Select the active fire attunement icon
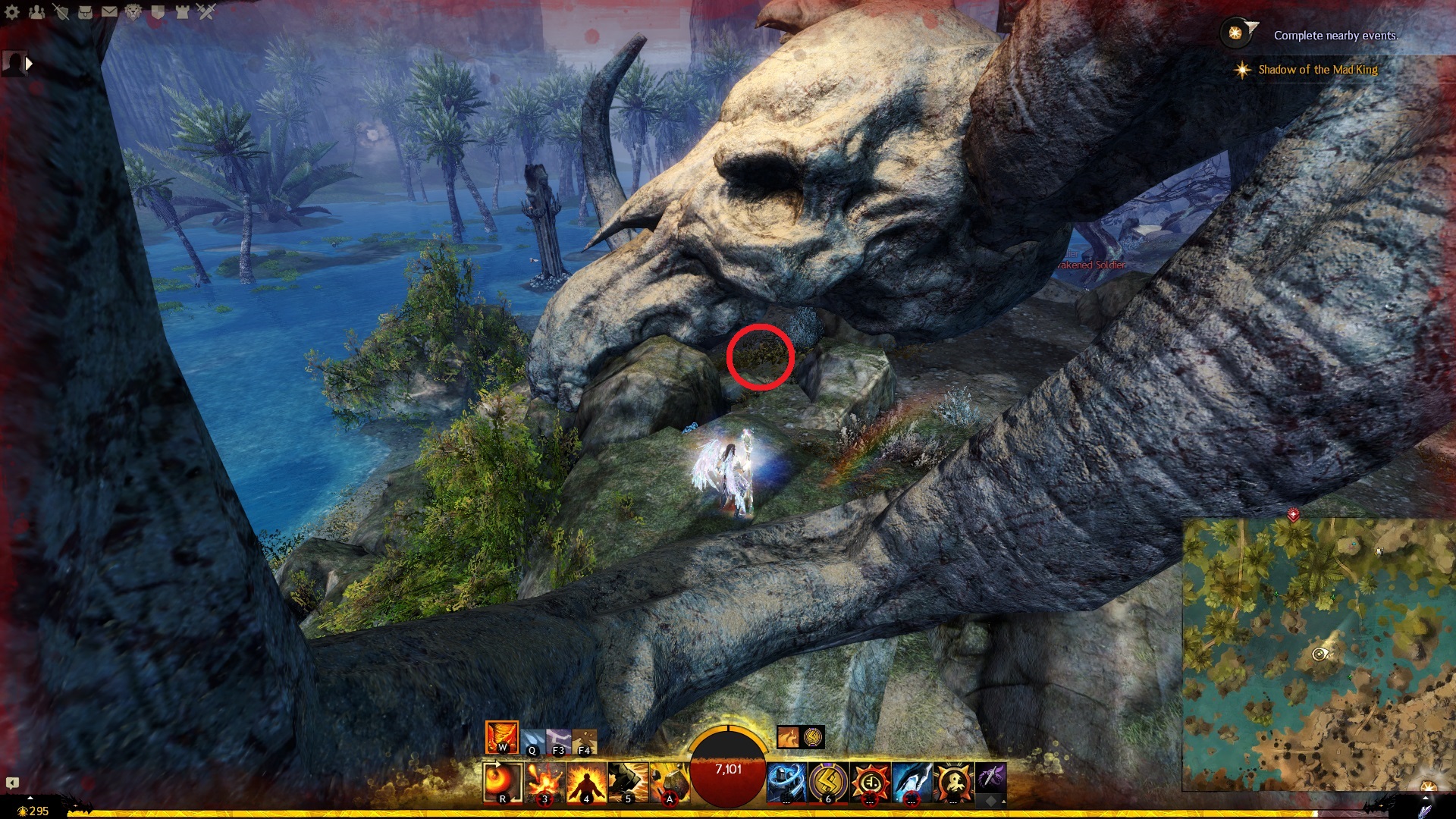The image size is (1456, 819). pos(501,737)
